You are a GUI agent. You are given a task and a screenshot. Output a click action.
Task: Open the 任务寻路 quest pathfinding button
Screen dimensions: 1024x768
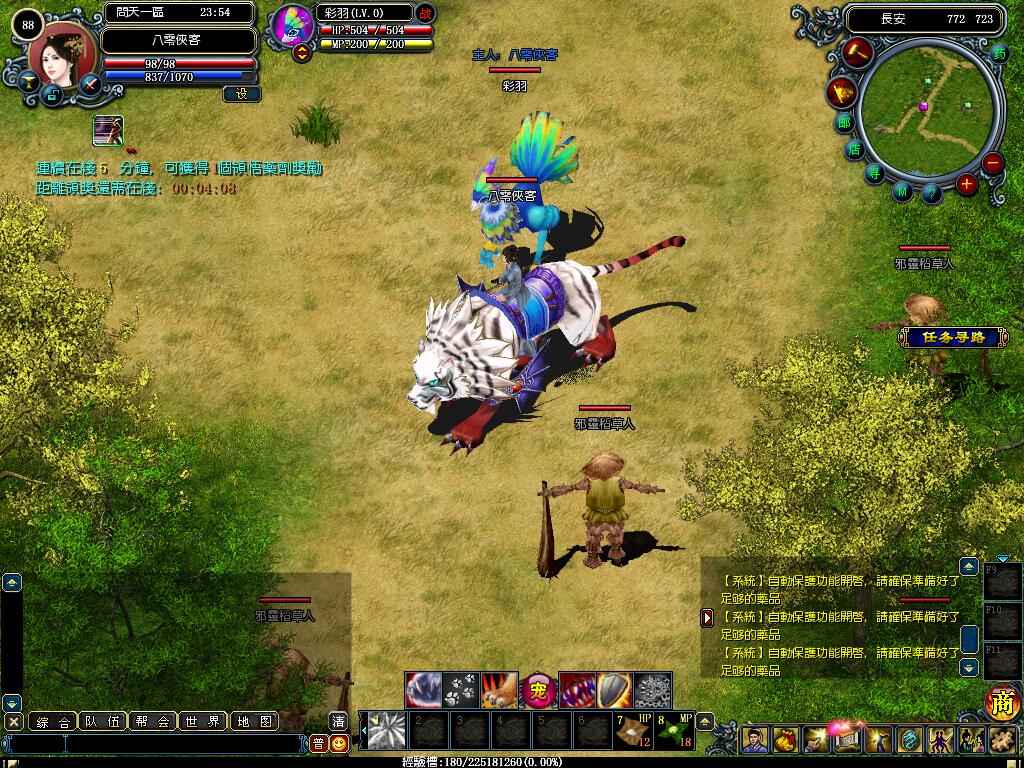tap(945, 337)
